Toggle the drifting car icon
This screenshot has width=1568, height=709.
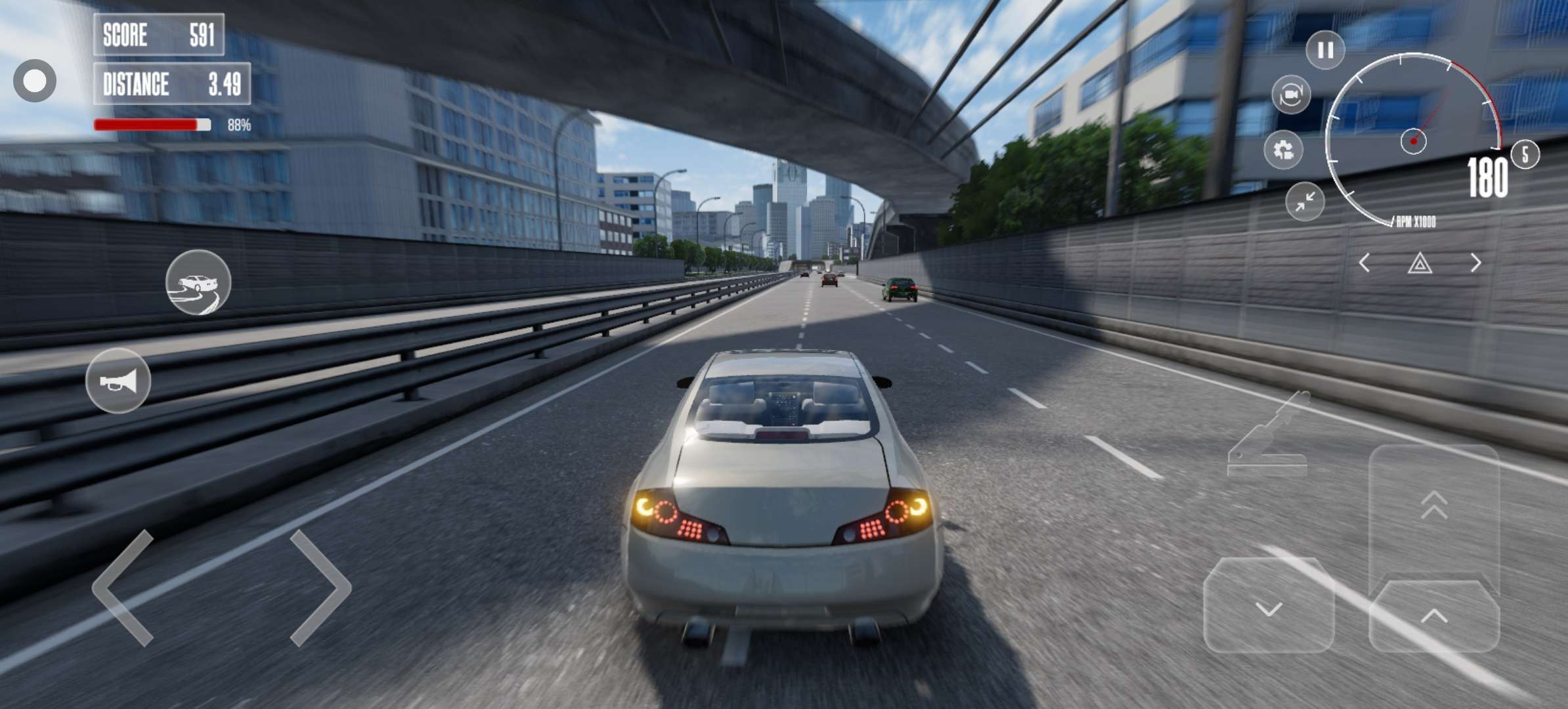click(x=198, y=282)
